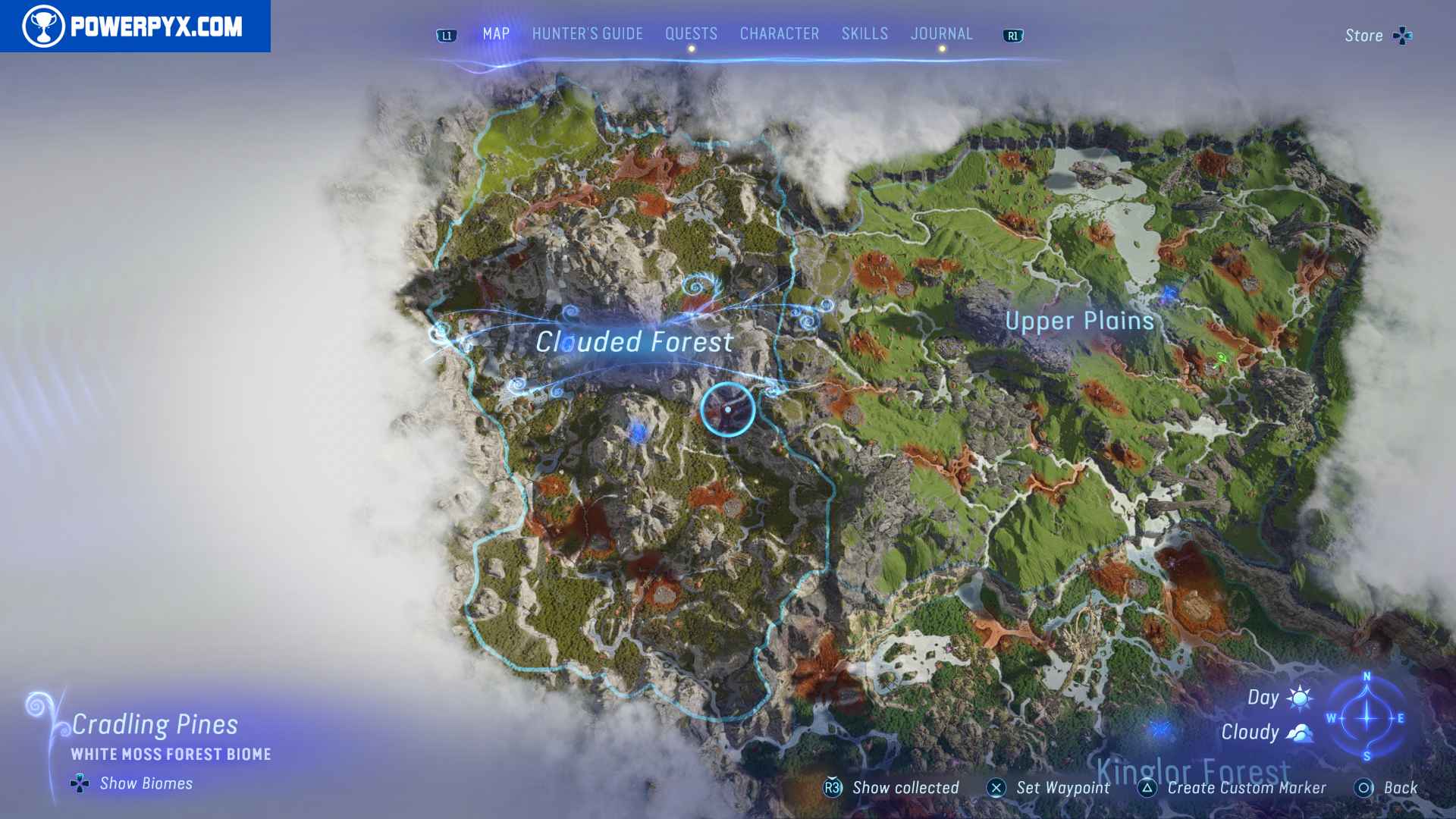Click the Circle button icon beside Back
Image resolution: width=1456 pixels, height=819 pixels.
pos(1365,788)
